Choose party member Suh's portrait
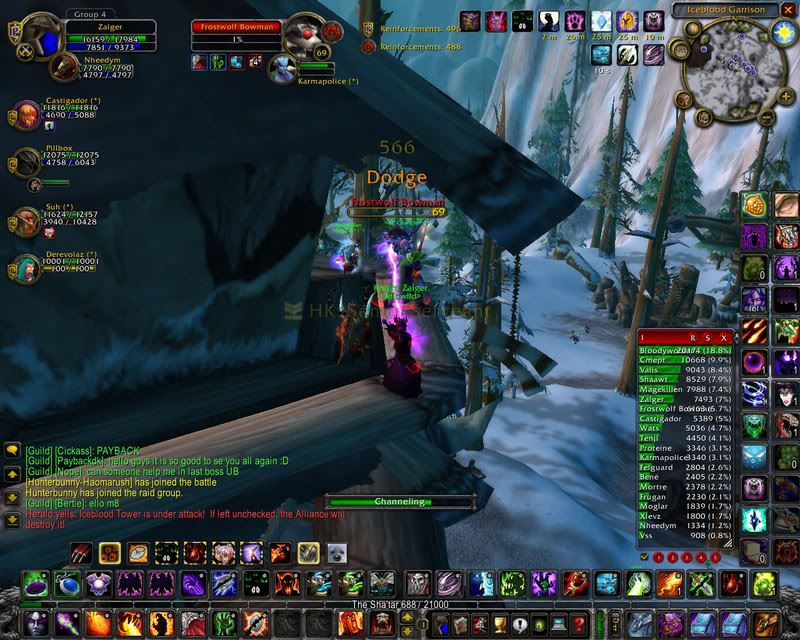 point(26,221)
